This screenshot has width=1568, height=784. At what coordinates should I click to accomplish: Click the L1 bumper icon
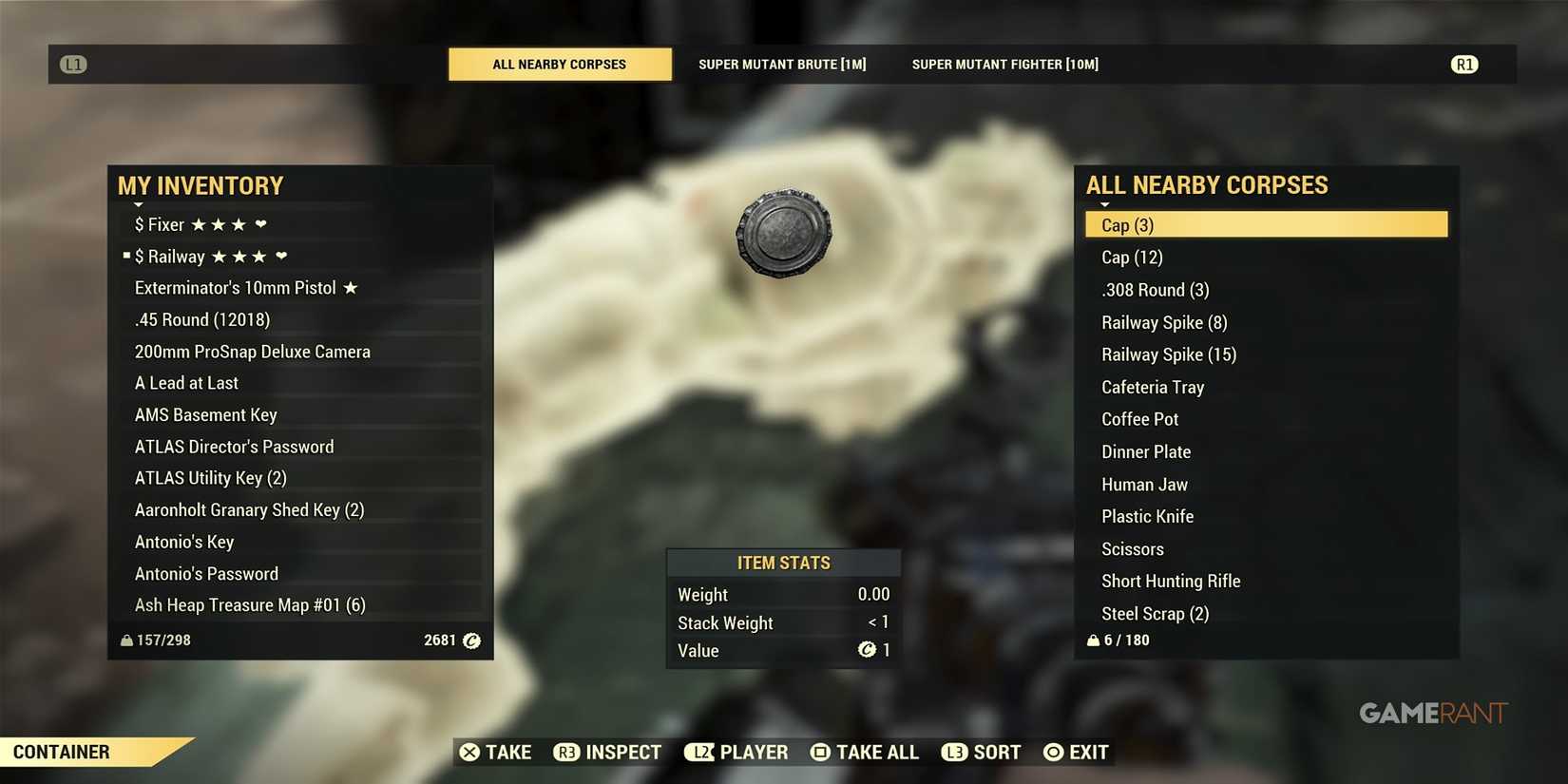click(73, 64)
